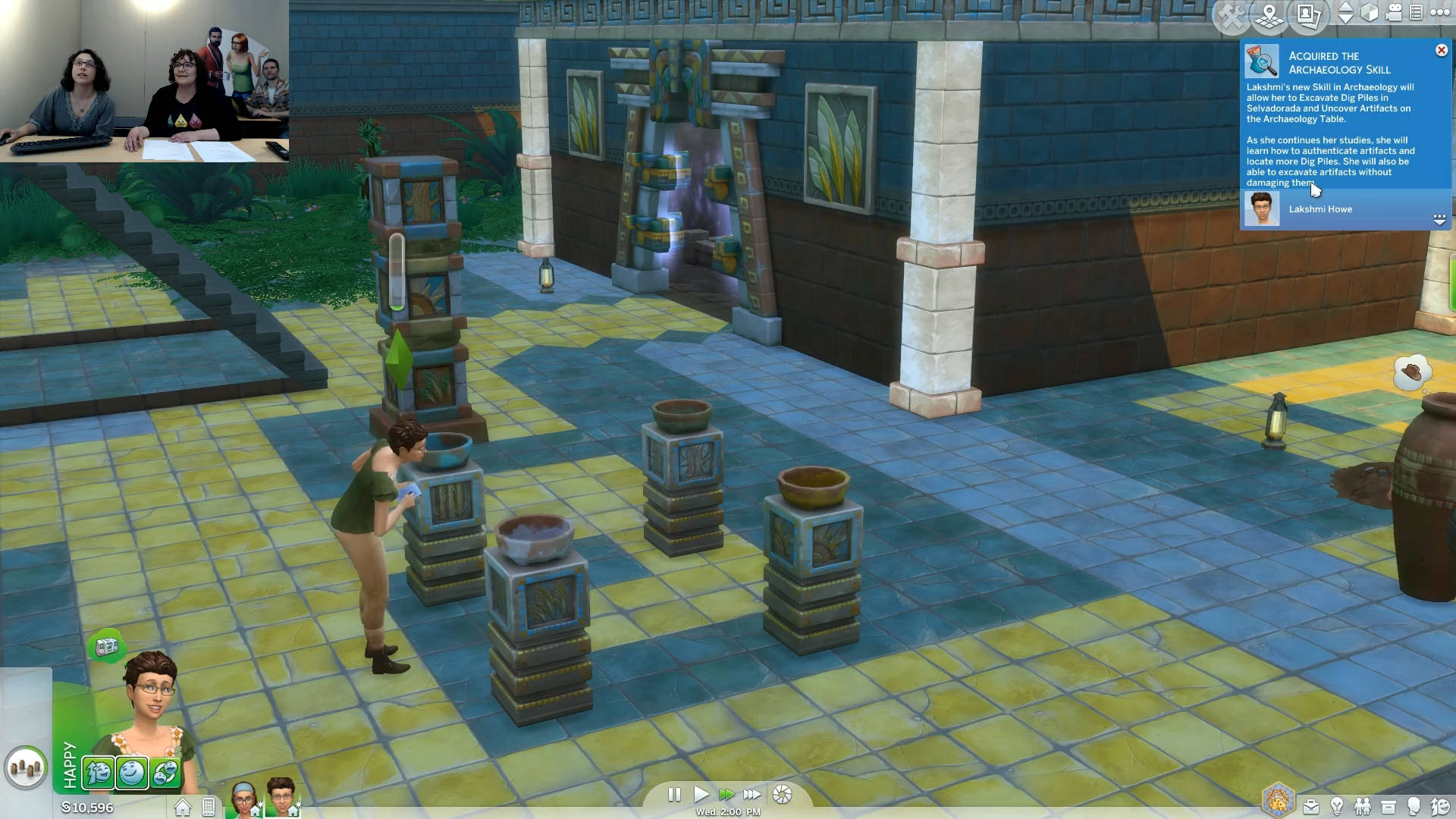Open Build Mode with the tools icon
The width and height of the screenshot is (1456, 819).
[1231, 16]
